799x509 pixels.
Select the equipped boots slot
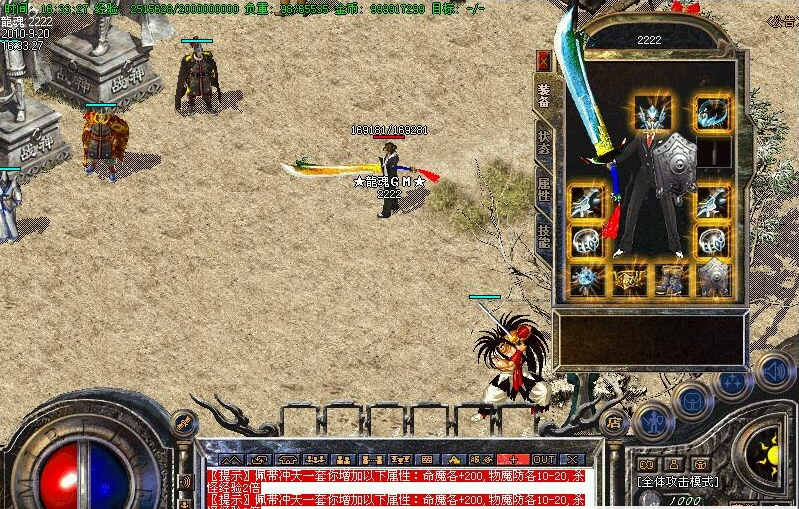tap(671, 279)
